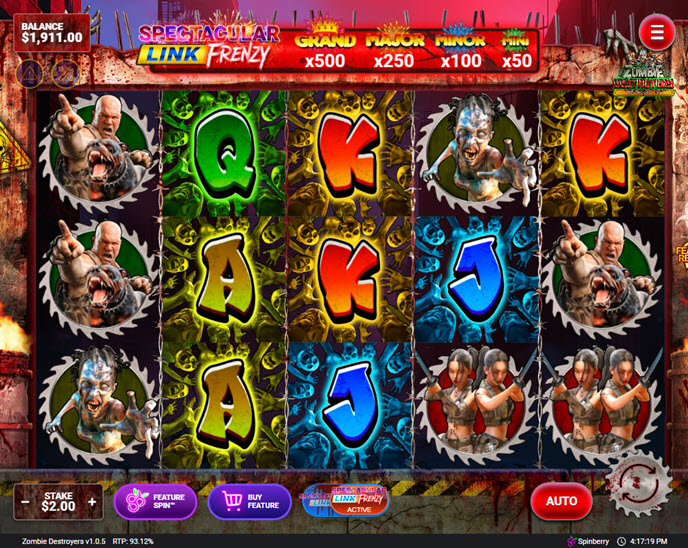This screenshot has width=688, height=548.
Task: Increase the stake with the plus button
Action: pos(92,501)
